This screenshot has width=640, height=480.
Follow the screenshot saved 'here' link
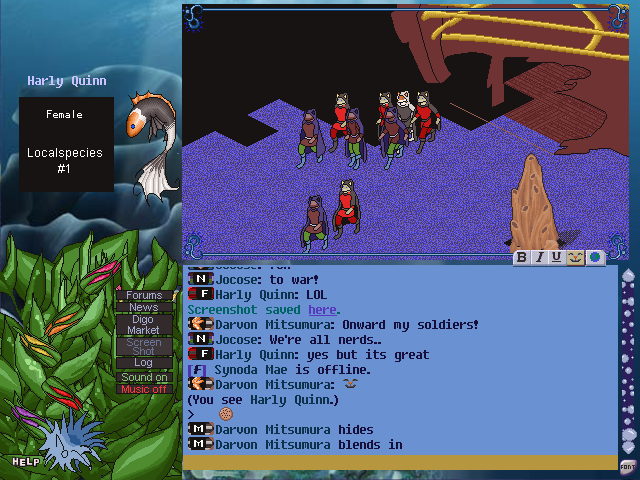(322, 310)
